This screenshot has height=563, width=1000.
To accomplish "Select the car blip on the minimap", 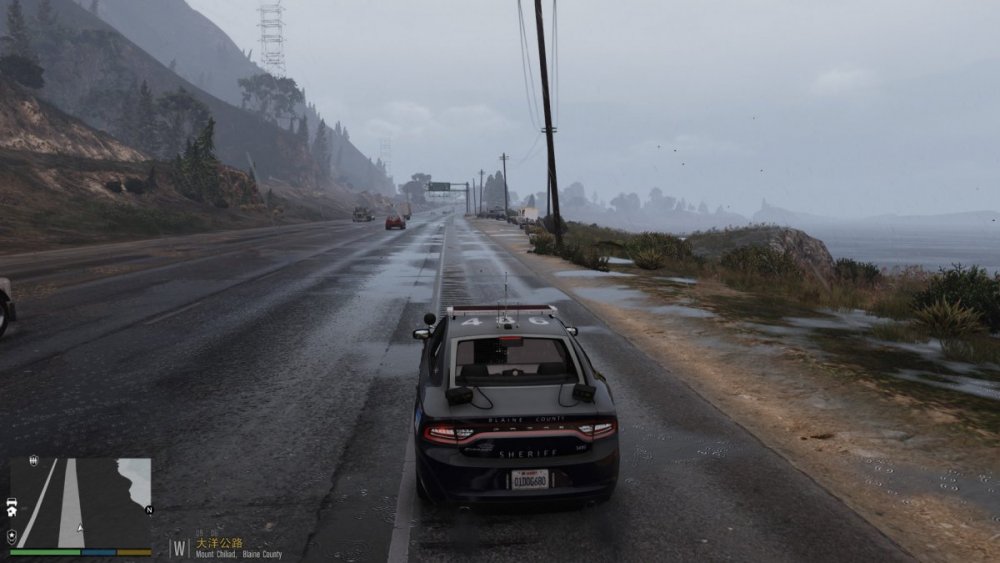I will [x=11, y=500].
